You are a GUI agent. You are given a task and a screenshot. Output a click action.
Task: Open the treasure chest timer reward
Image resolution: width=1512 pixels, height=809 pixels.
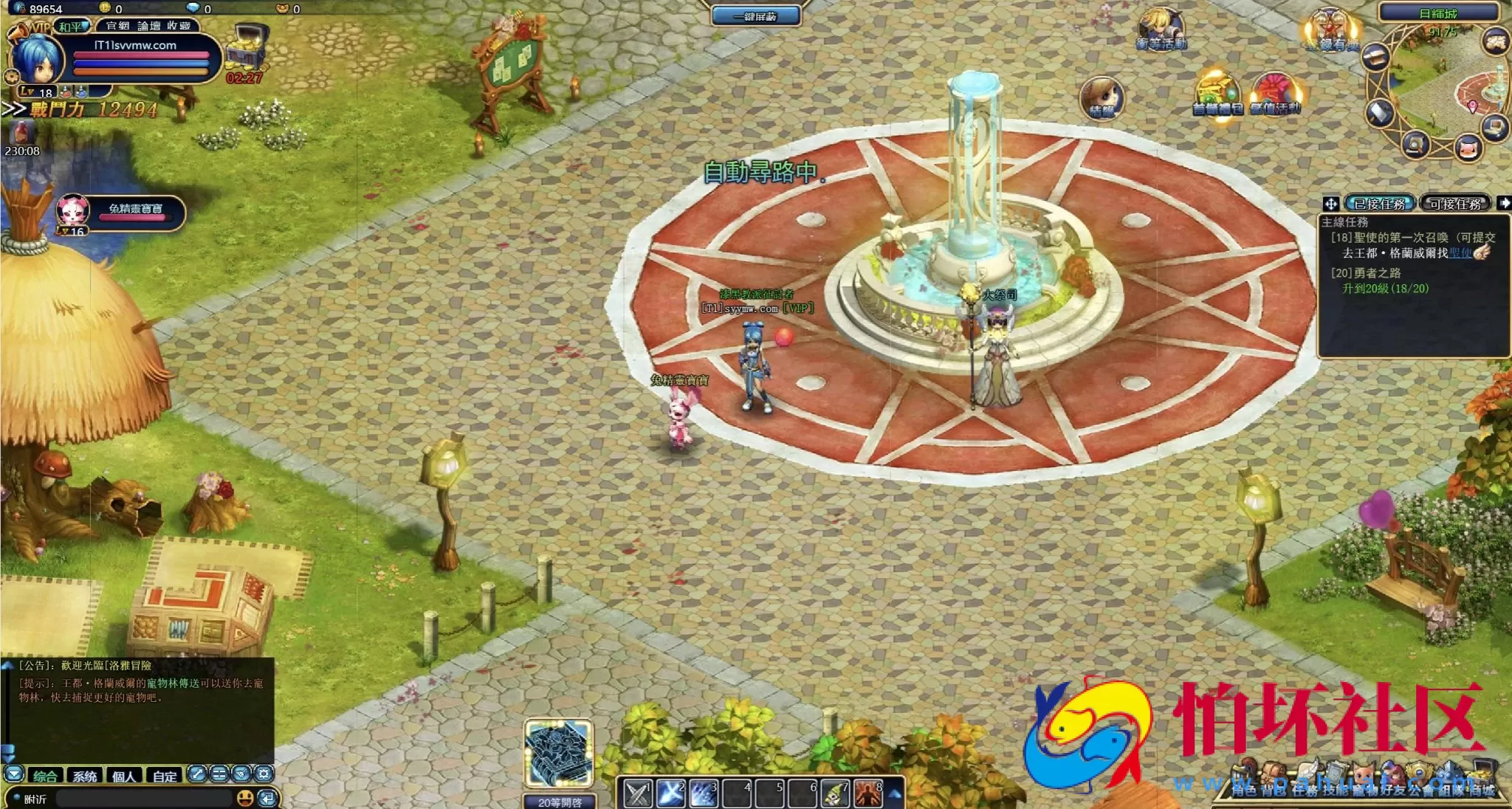click(246, 50)
